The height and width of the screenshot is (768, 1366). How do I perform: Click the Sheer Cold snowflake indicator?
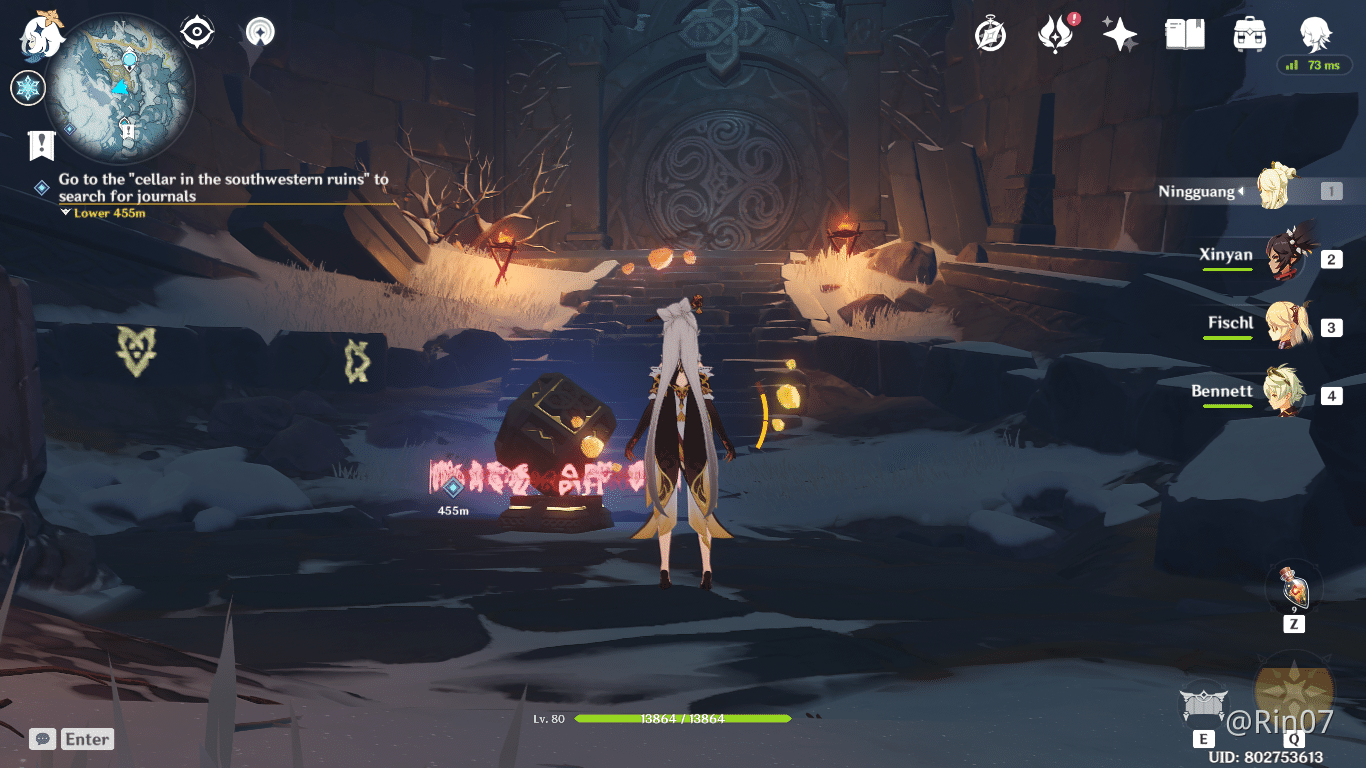coord(27,88)
